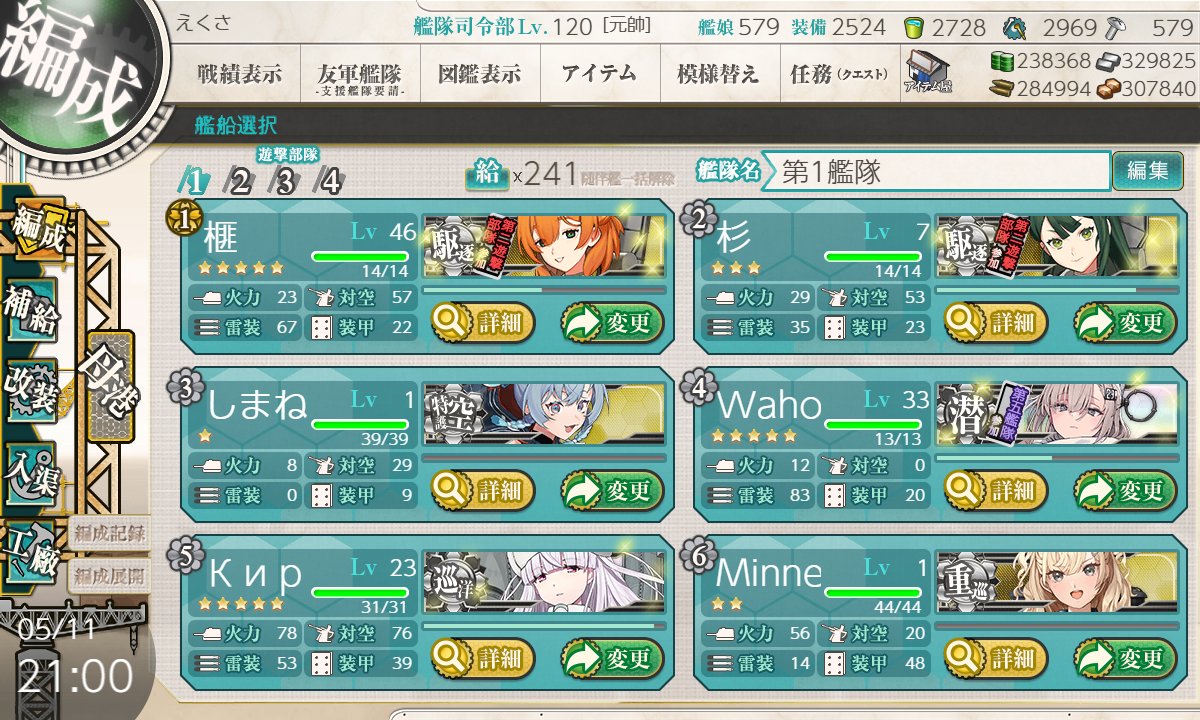
Task: Click the 編集 fleet name edit button
Action: click(x=1147, y=171)
